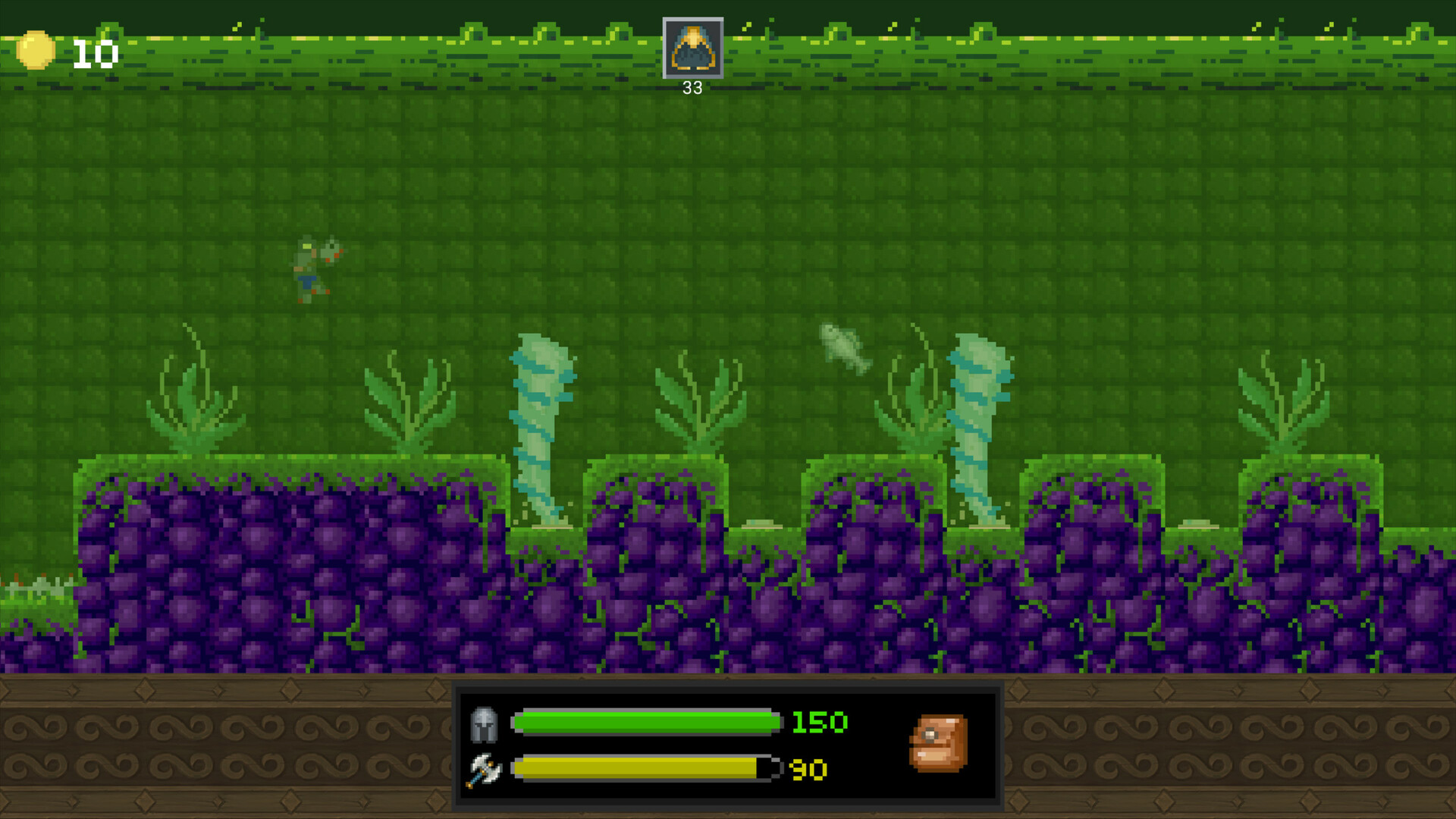Click the helmet icon beside the health bar
The height and width of the screenshot is (819, 1456).
(x=484, y=723)
